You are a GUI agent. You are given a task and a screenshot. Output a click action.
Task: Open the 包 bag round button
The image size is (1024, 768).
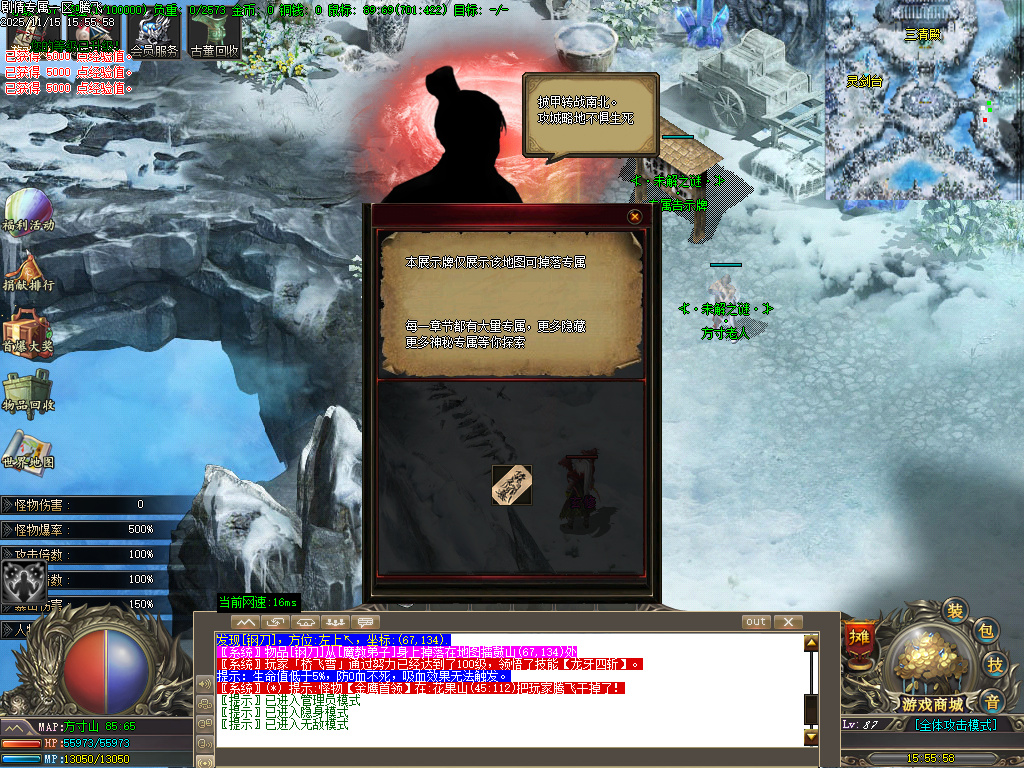[x=985, y=630]
